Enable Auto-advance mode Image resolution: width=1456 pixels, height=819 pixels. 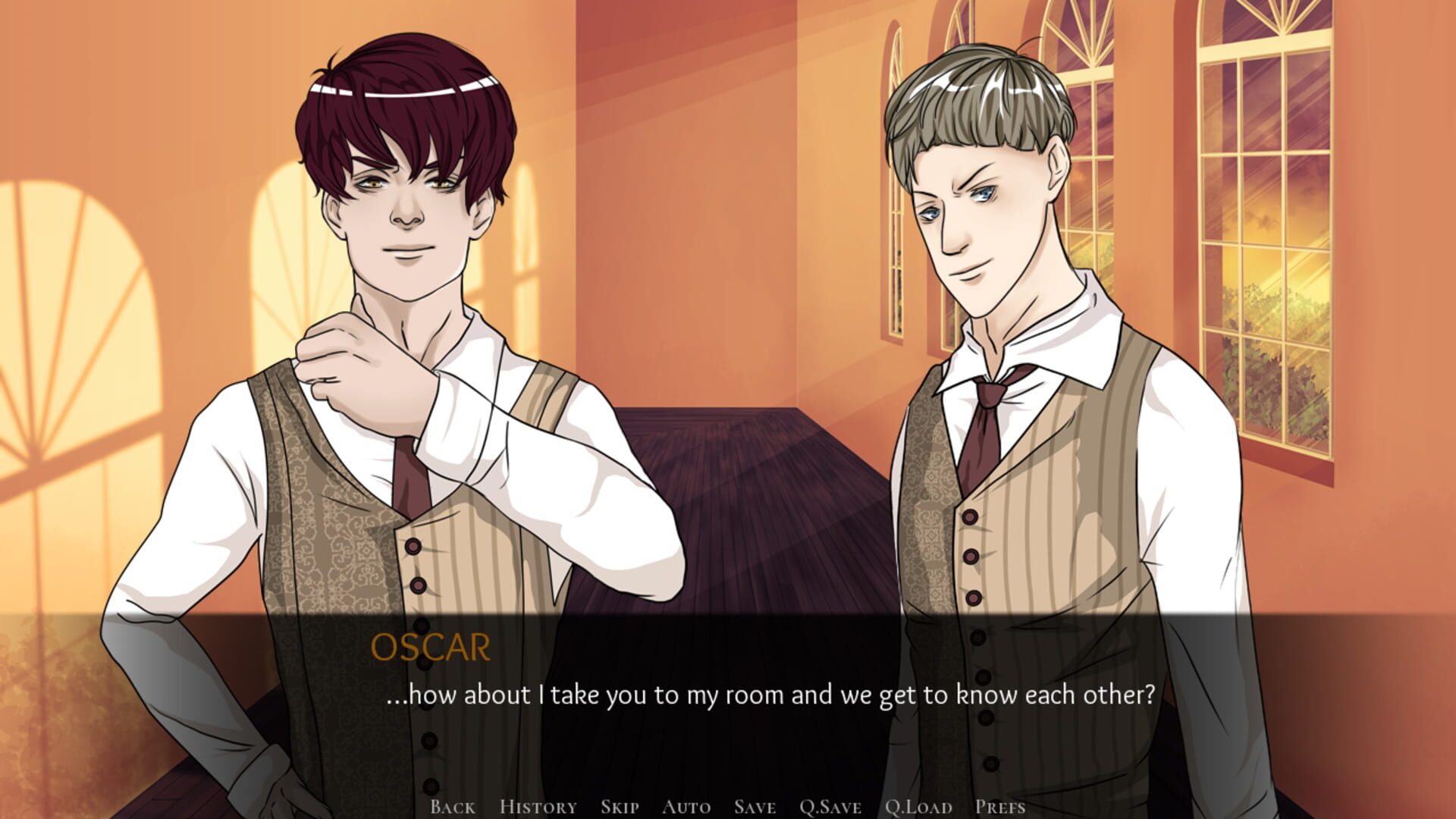(687, 807)
